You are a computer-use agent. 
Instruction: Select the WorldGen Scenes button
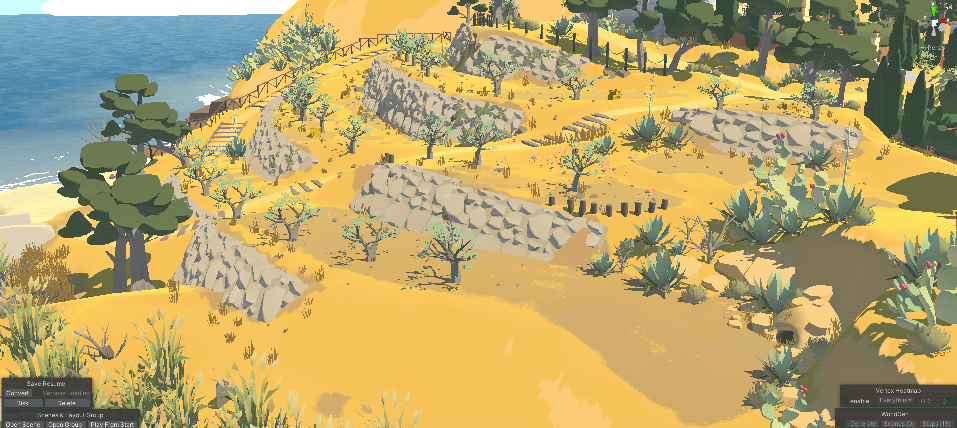point(899,423)
